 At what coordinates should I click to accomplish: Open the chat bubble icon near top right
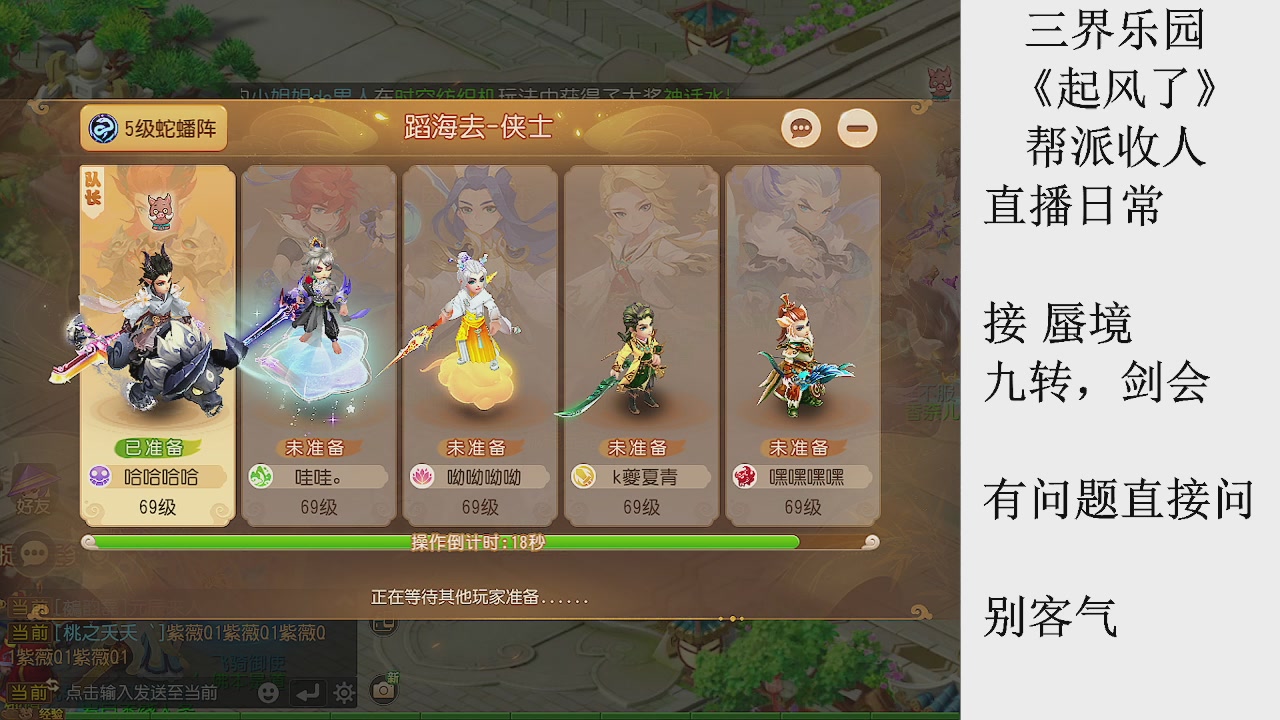coord(800,129)
